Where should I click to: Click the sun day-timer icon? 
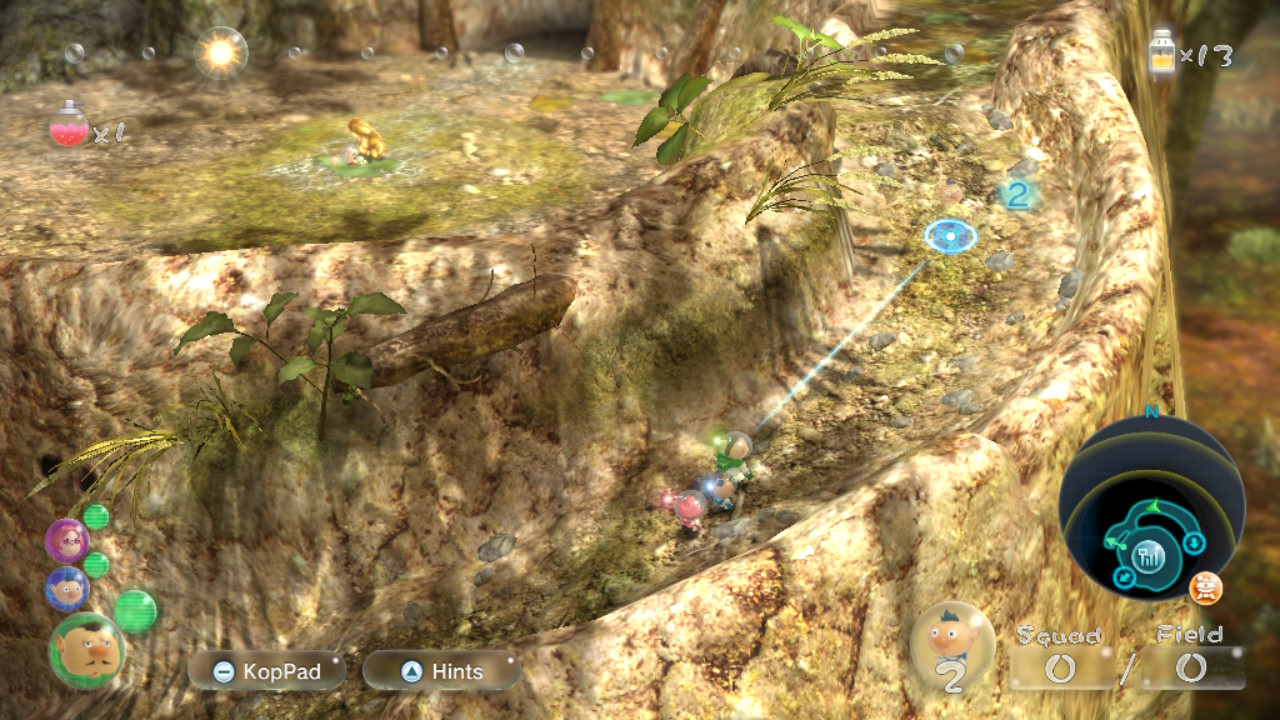pos(220,52)
